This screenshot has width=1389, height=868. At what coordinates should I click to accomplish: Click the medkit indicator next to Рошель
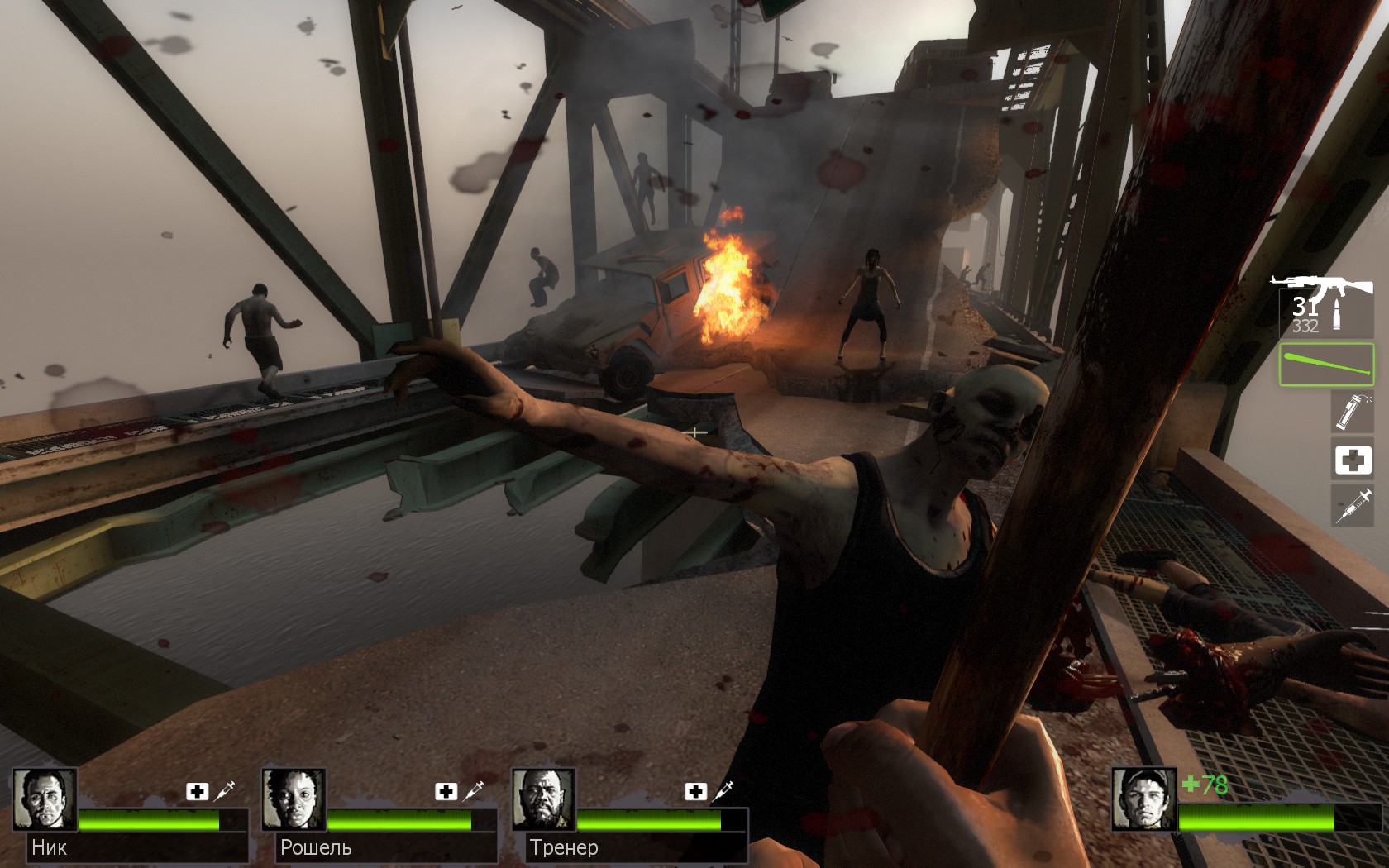446,792
